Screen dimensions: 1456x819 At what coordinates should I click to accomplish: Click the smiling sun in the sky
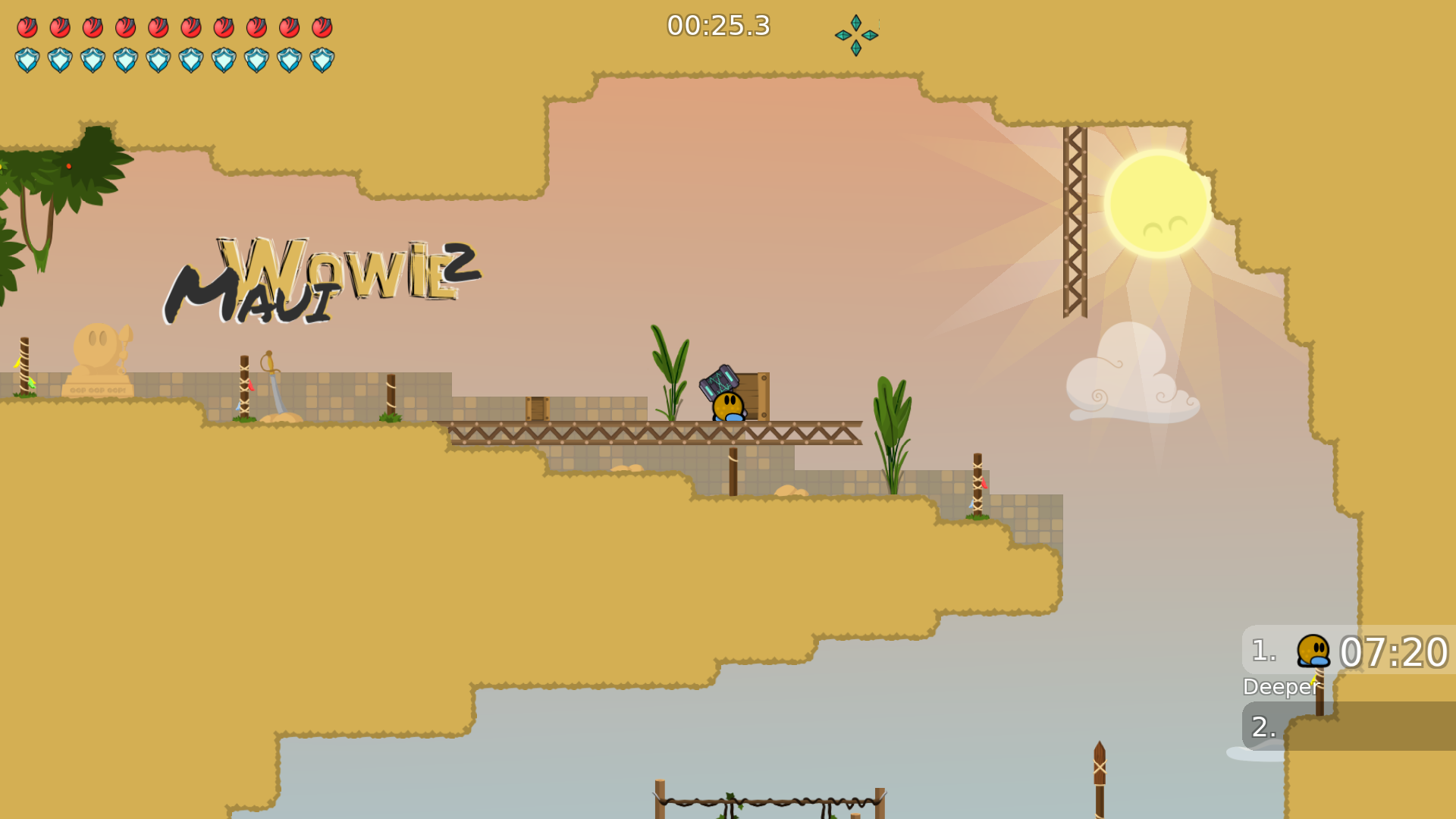(x=1156, y=201)
